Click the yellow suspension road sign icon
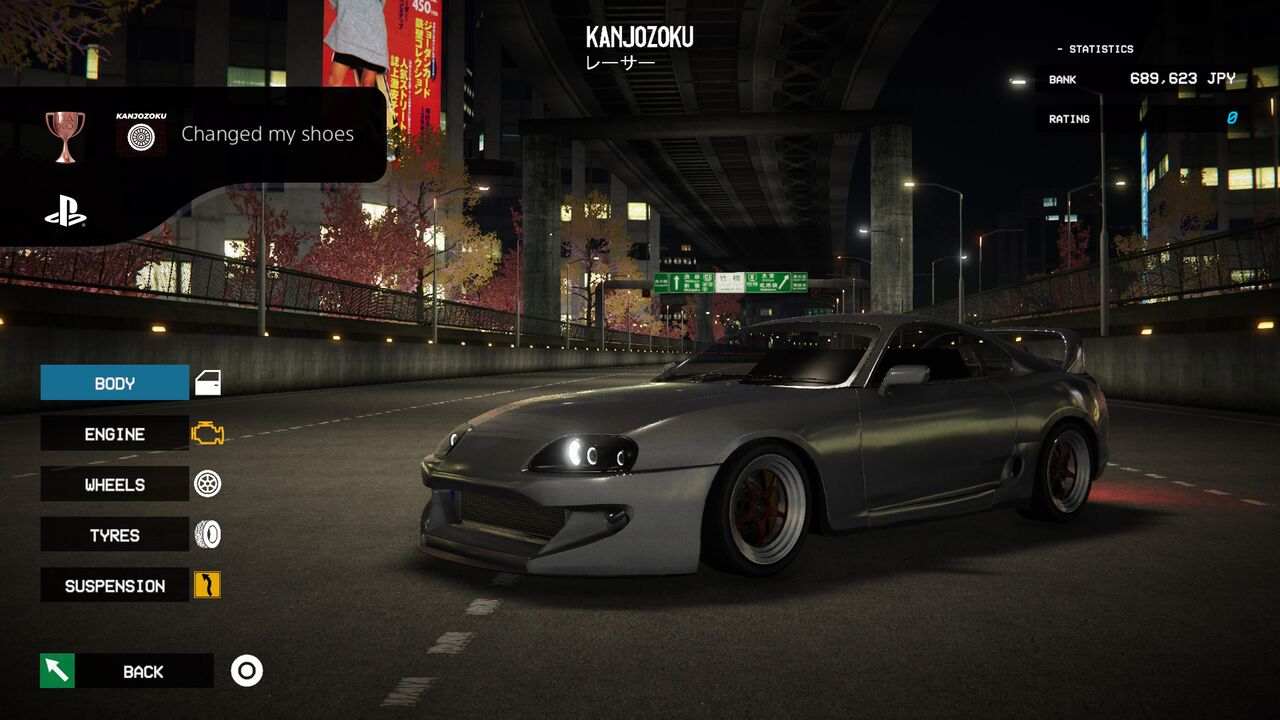1280x720 pixels. [x=207, y=585]
